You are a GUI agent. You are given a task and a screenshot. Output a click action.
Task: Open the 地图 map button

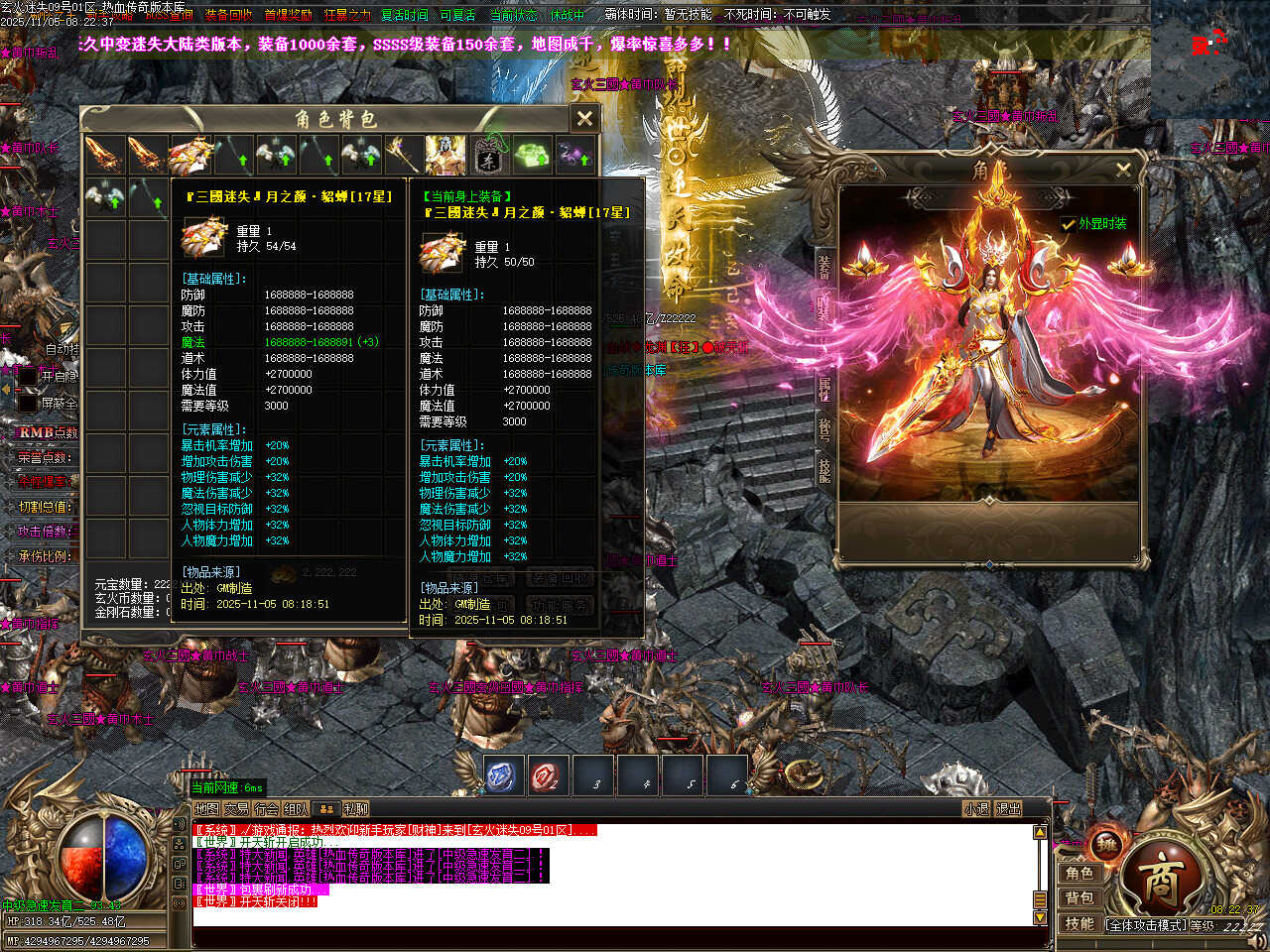pos(206,809)
